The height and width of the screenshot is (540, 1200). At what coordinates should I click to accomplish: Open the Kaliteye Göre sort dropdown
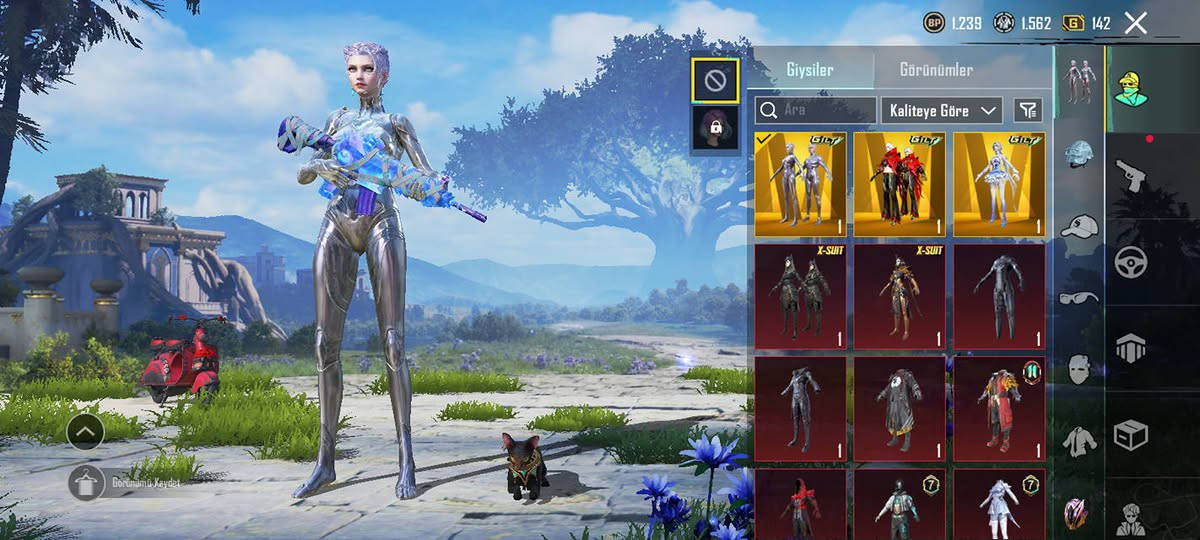(x=941, y=110)
